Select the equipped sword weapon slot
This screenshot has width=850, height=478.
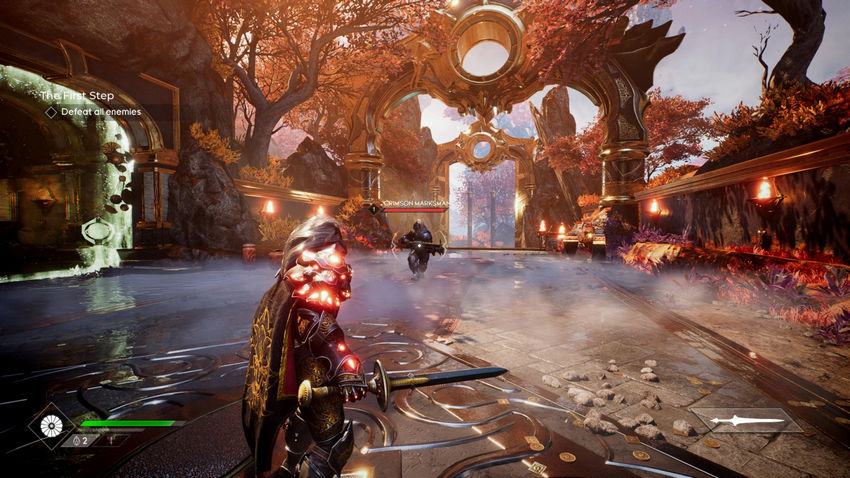tap(744, 420)
